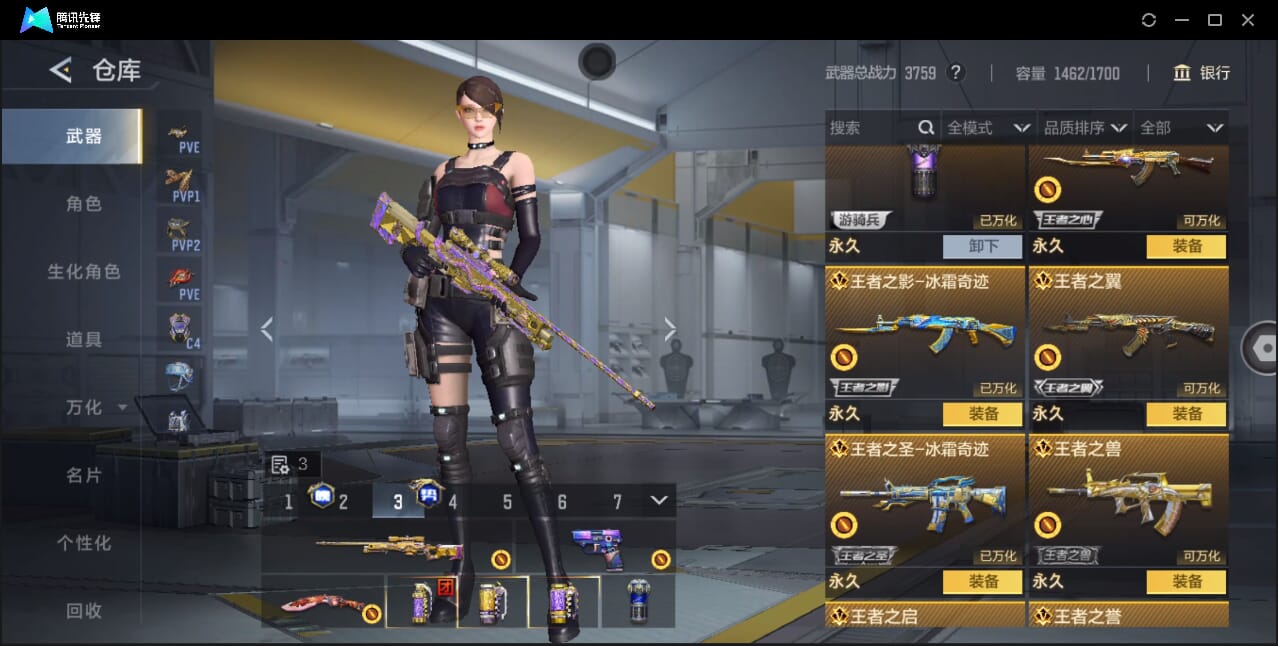
Task: Maximize the emulator window
Action: (x=1215, y=20)
